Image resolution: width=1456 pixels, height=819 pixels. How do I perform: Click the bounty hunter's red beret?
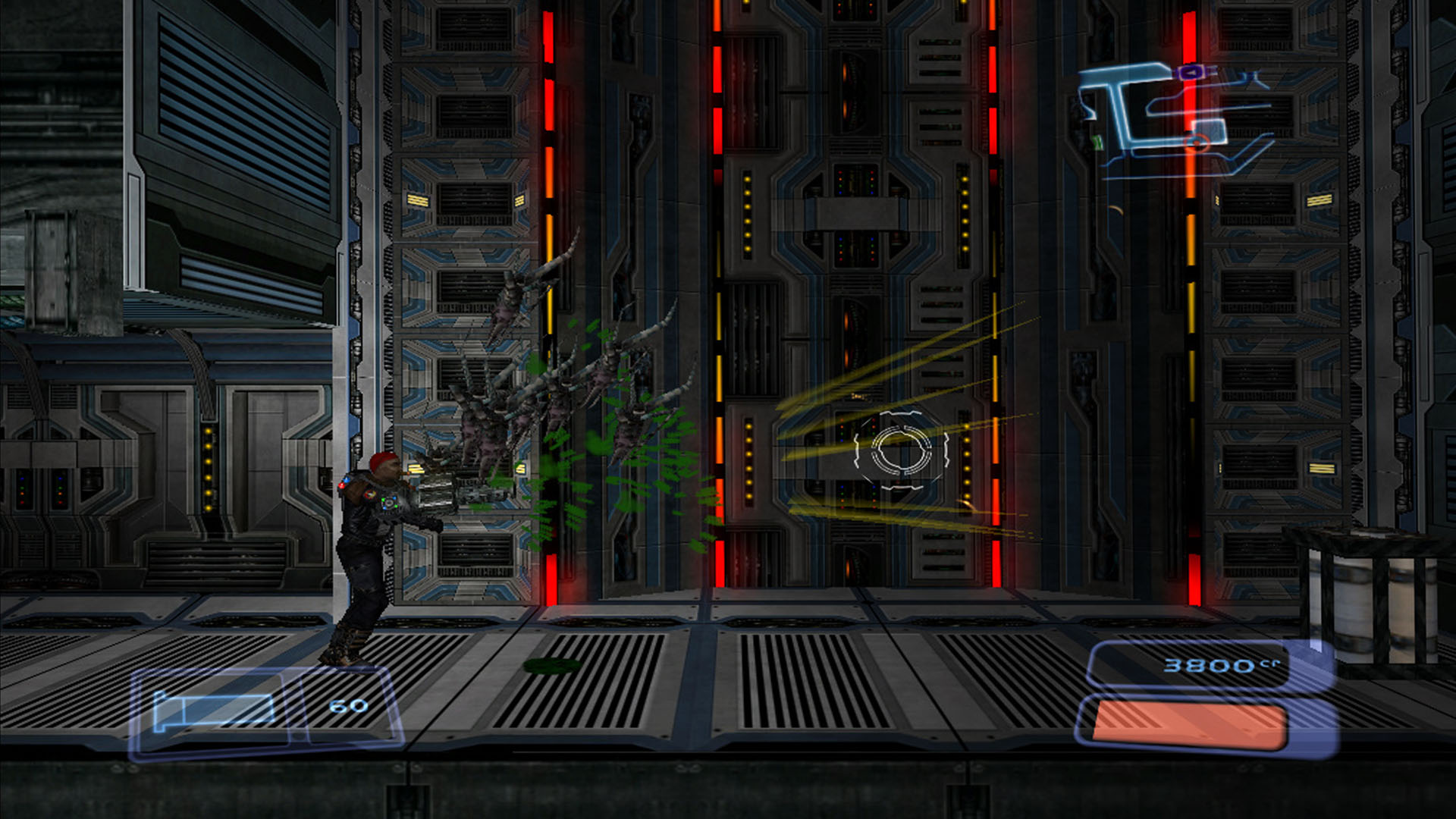384,461
